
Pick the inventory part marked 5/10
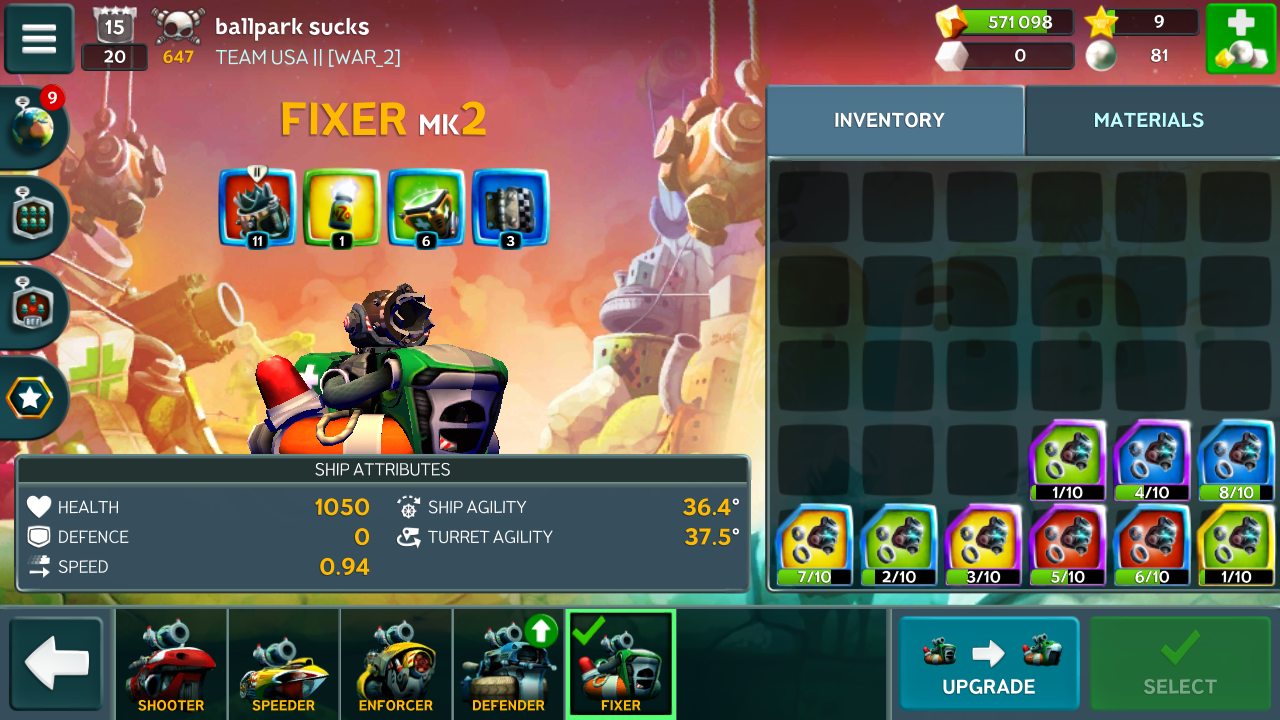click(x=1067, y=545)
